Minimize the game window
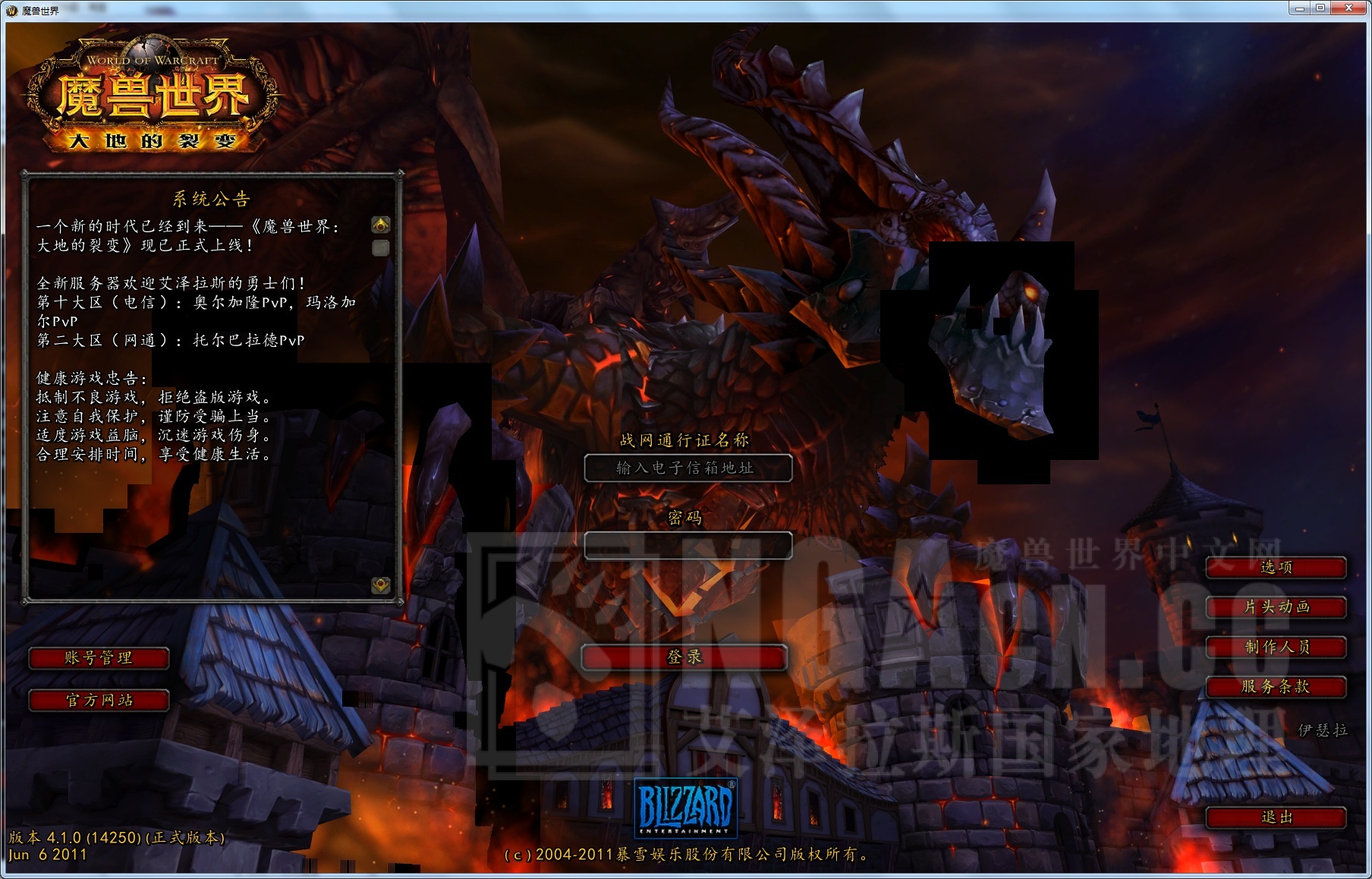This screenshot has width=1372, height=879. click(1299, 8)
